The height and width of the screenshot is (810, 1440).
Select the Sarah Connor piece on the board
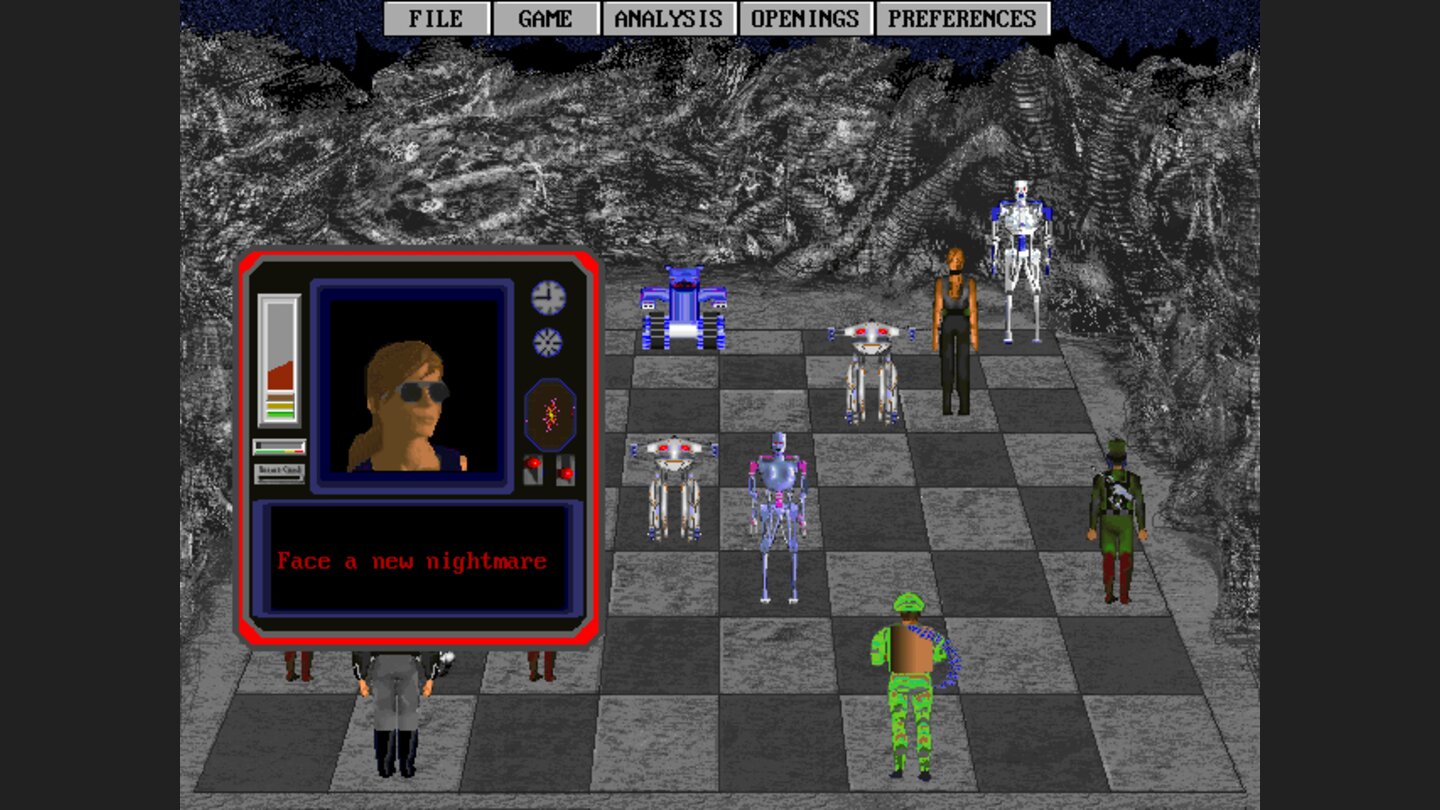coord(953,330)
